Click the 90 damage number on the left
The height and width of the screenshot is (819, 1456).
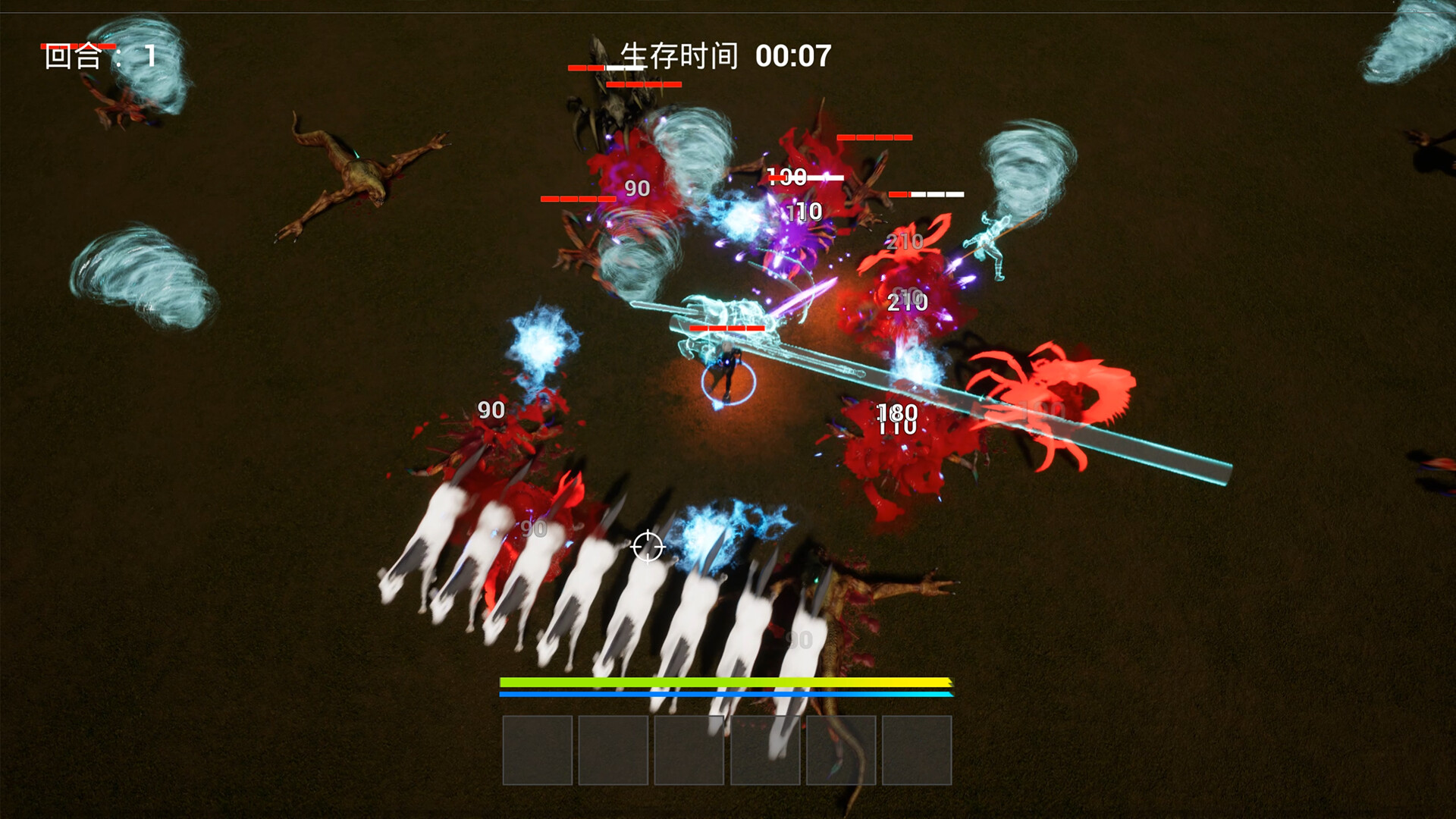(x=490, y=410)
